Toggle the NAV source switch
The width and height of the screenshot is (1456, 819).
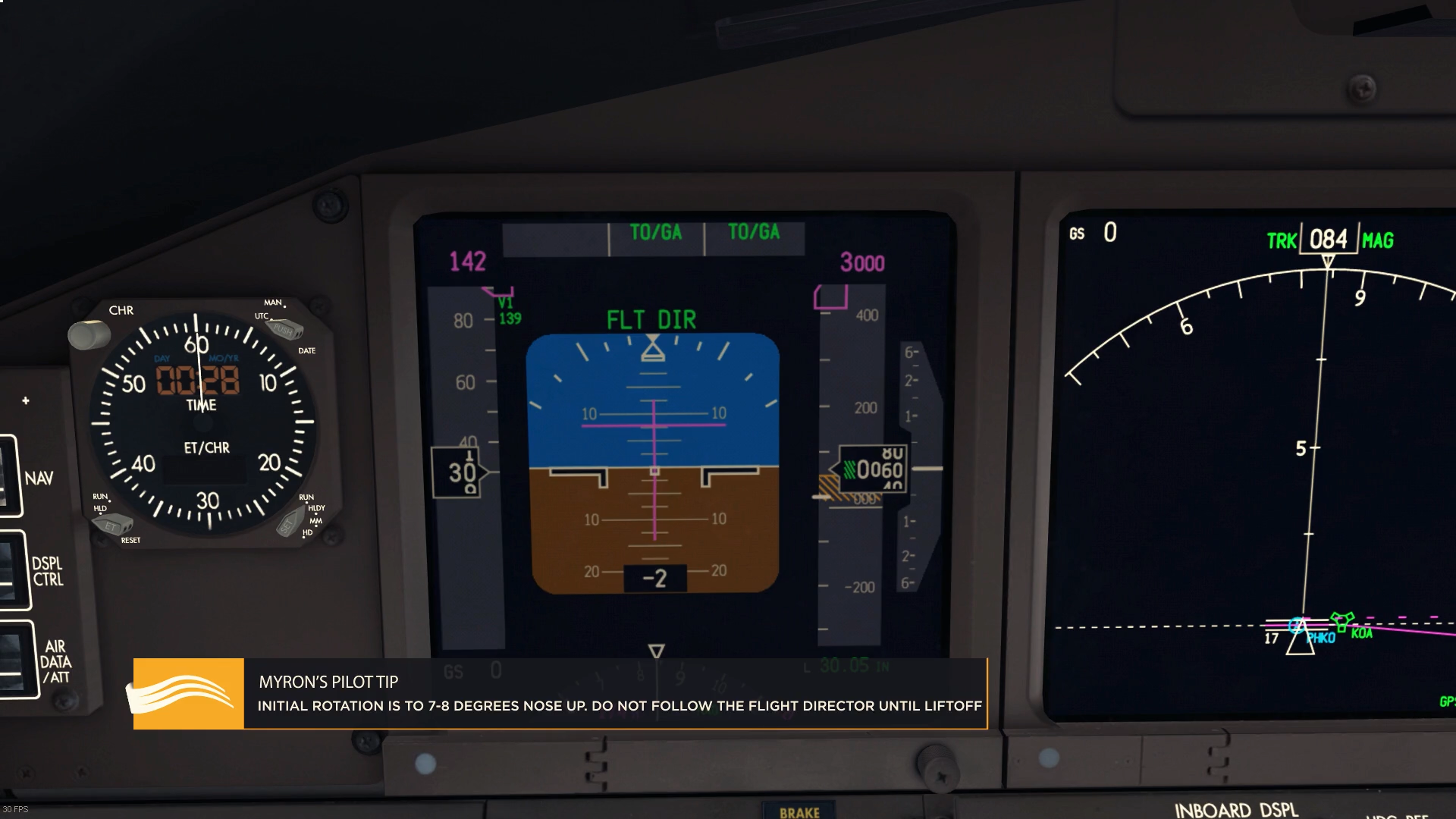[x=8, y=477]
